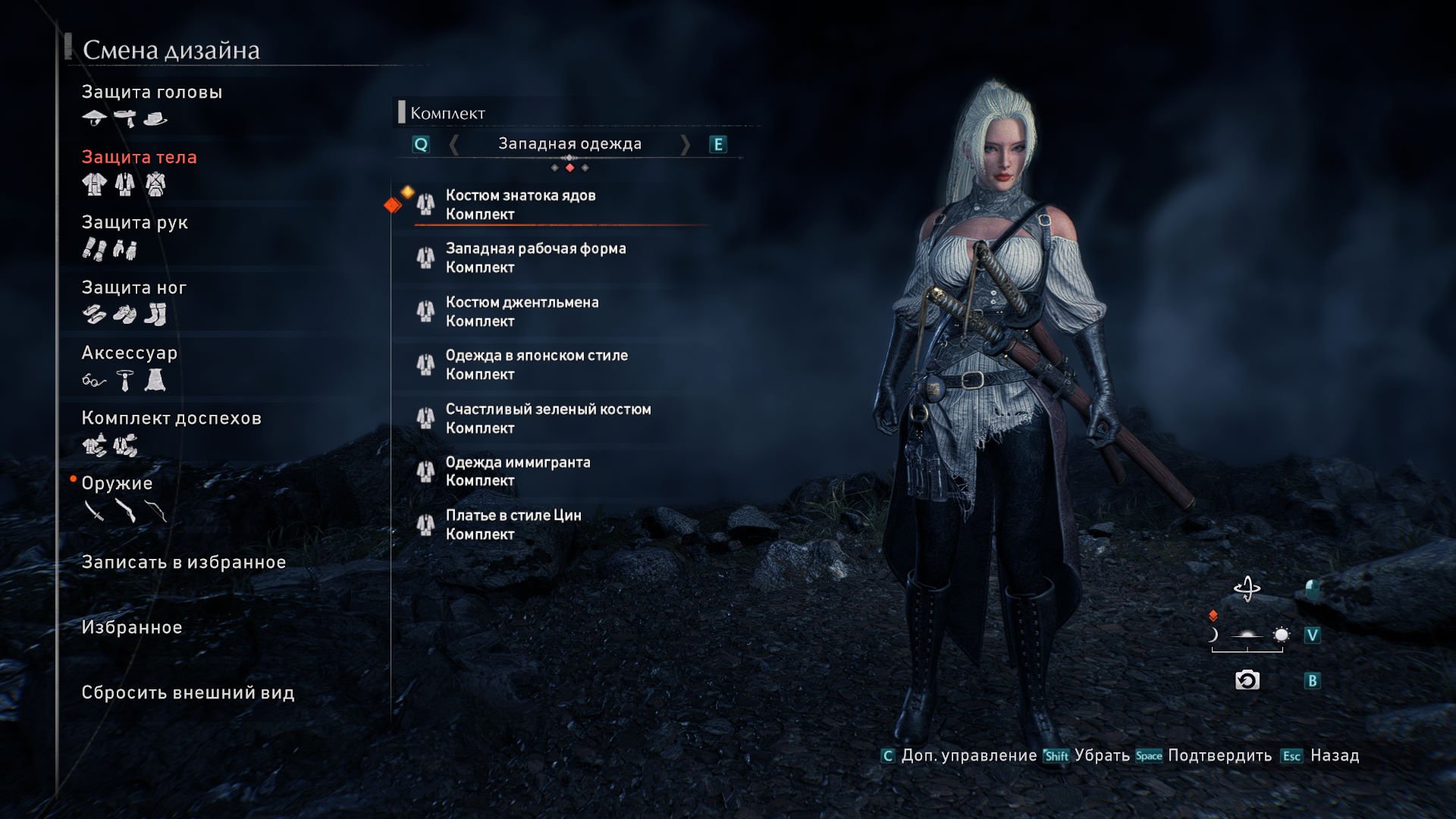Click right arrow beside Западная одежда
1456x819 pixels.
click(x=686, y=144)
